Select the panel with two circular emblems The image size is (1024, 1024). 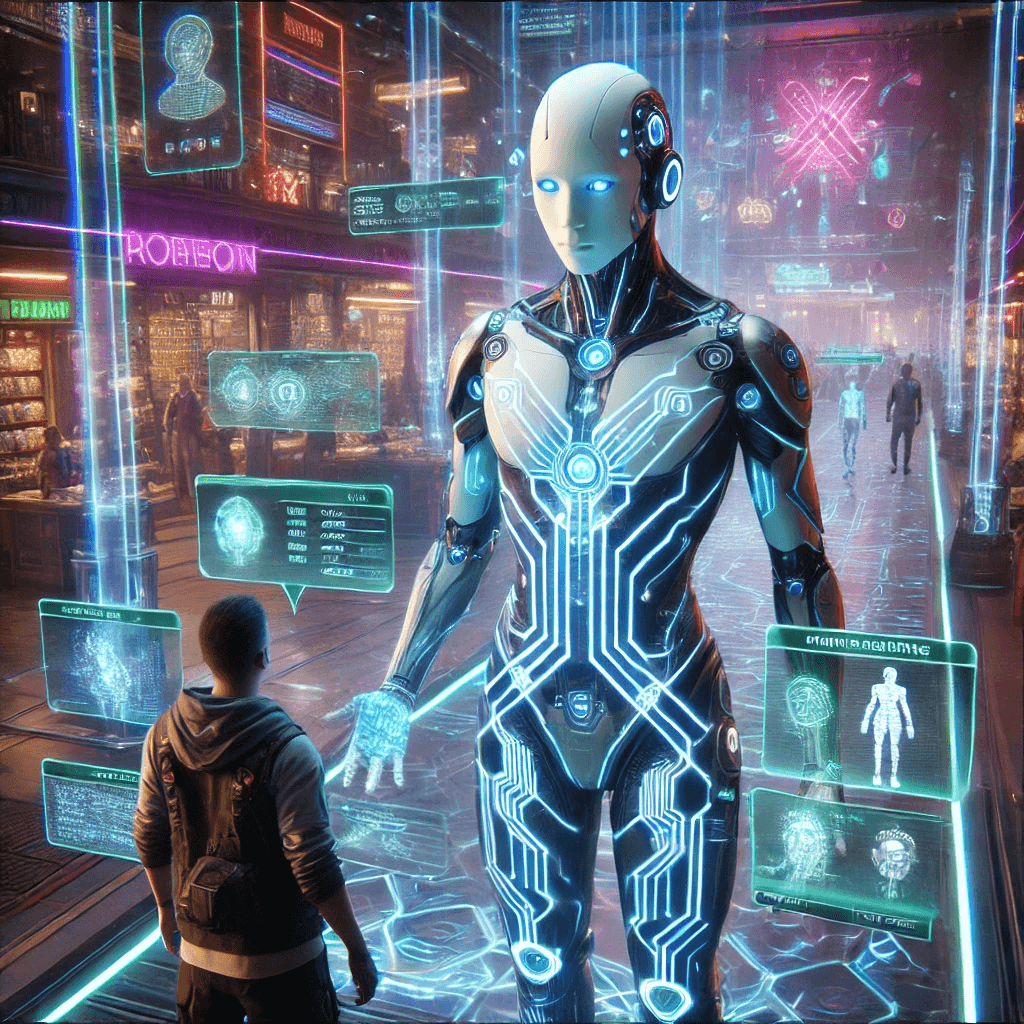click(x=293, y=390)
